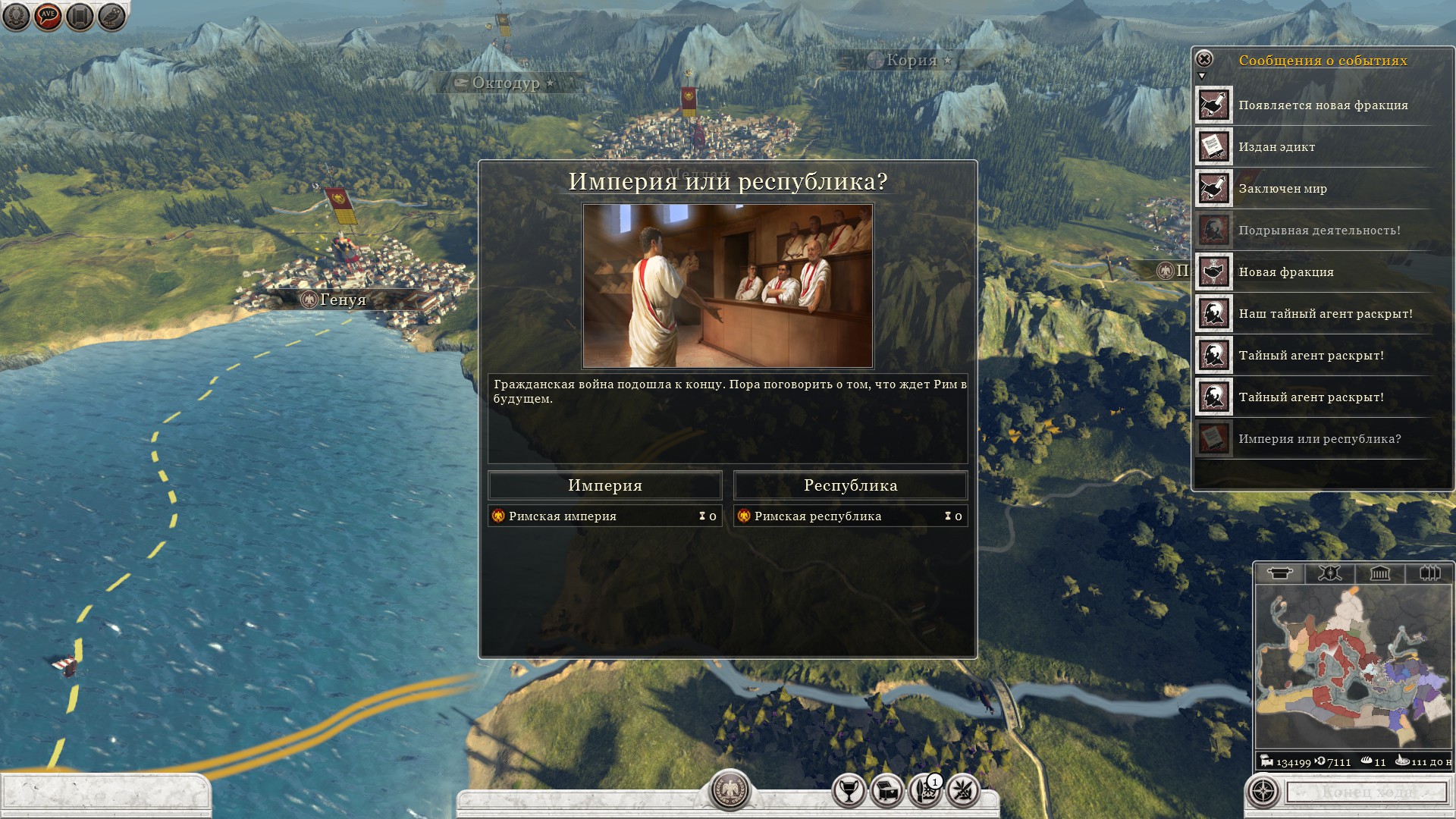Click the compass button beside end turn
1456x819 pixels.
[1263, 792]
